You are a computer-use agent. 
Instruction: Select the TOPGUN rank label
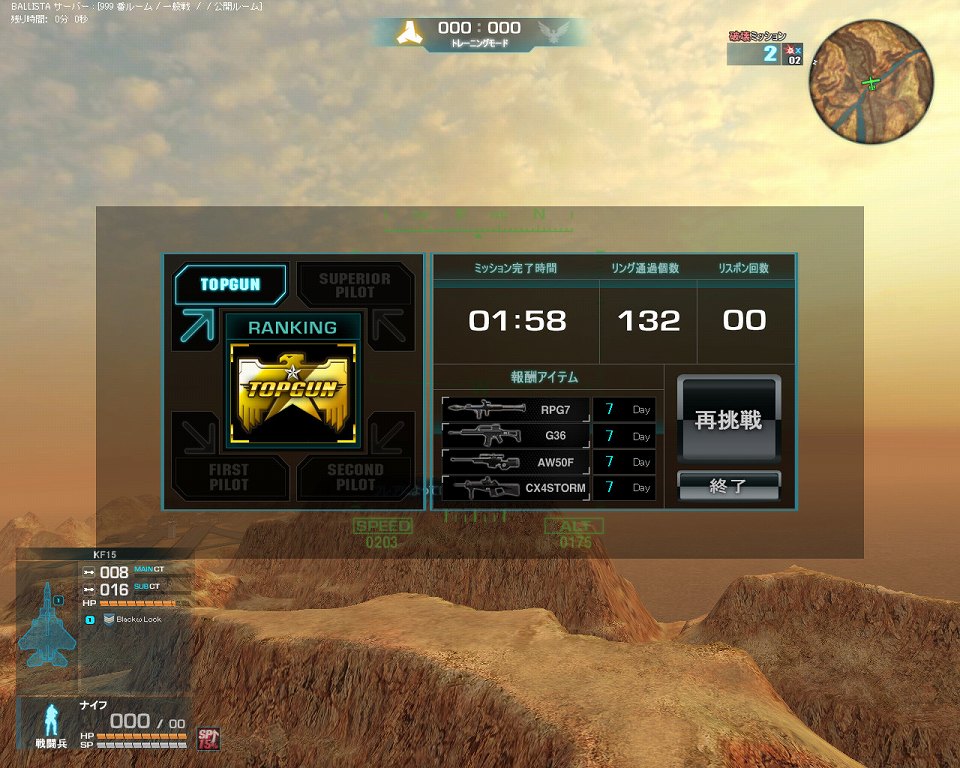click(230, 284)
